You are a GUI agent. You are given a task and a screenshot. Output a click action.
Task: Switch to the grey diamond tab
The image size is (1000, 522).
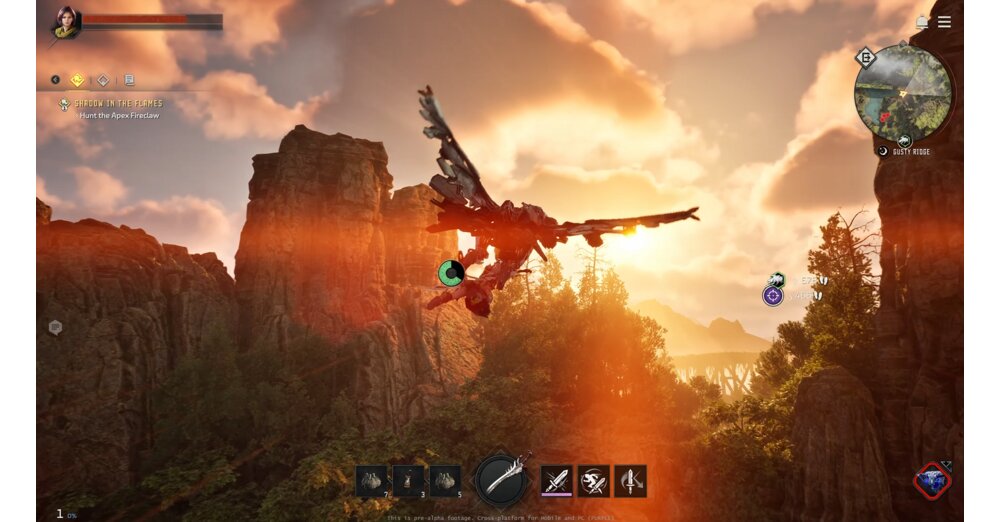click(102, 80)
